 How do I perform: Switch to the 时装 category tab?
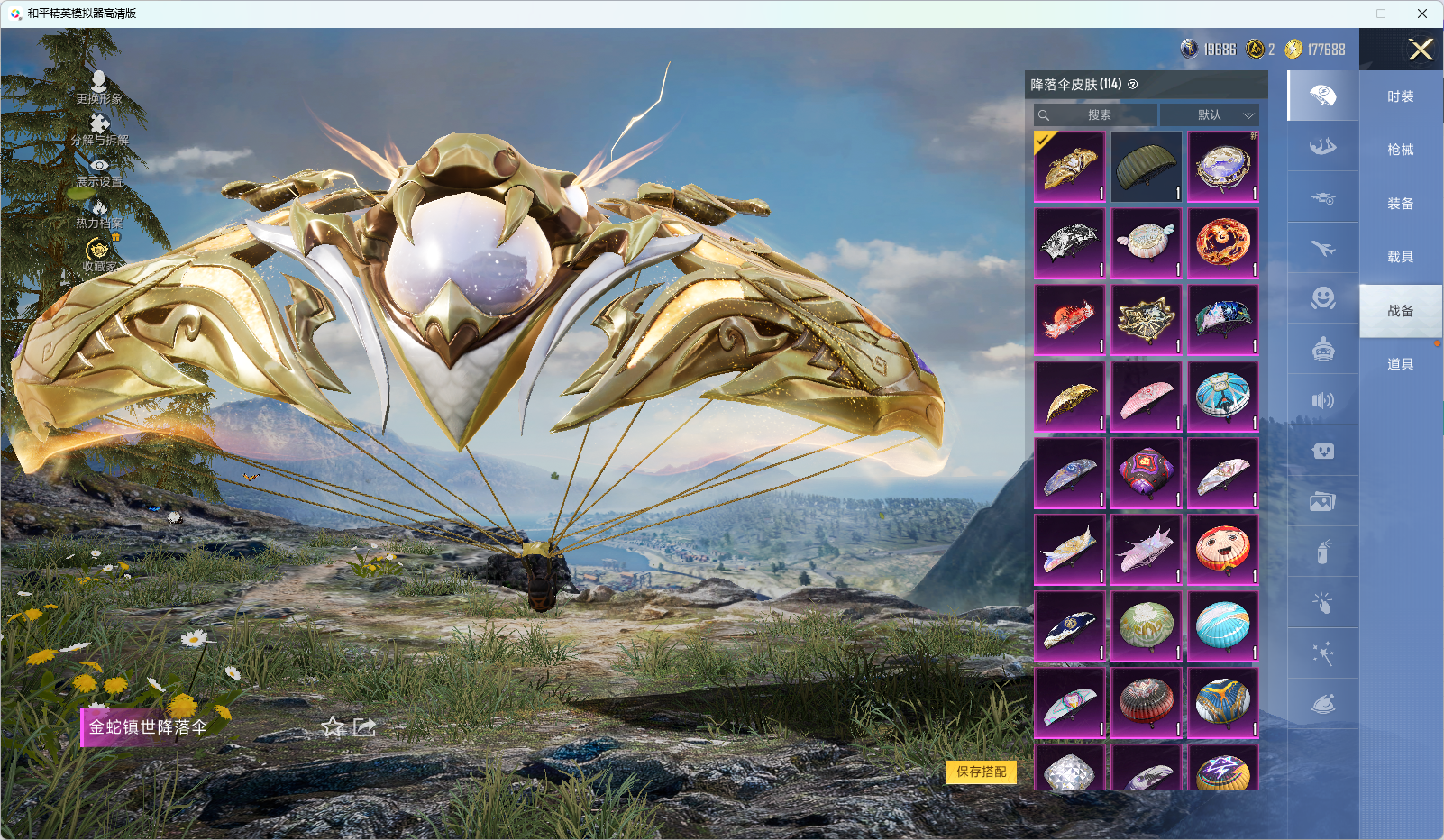(x=1400, y=96)
